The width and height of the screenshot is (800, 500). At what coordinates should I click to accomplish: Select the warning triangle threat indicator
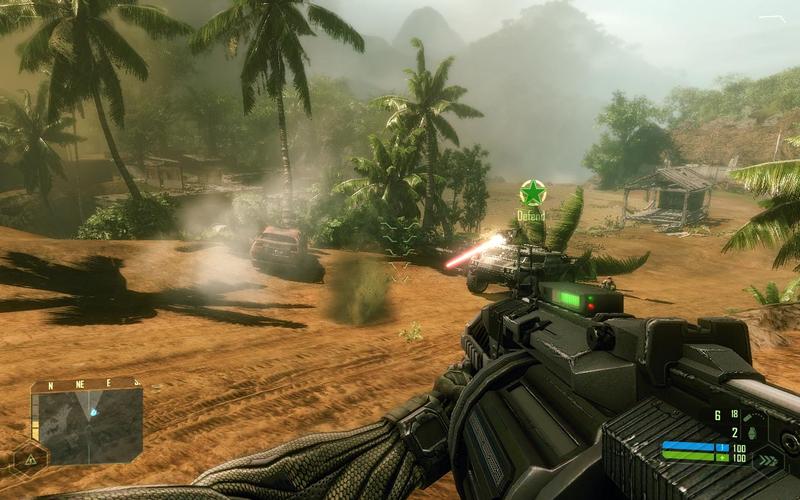[x=31, y=459]
